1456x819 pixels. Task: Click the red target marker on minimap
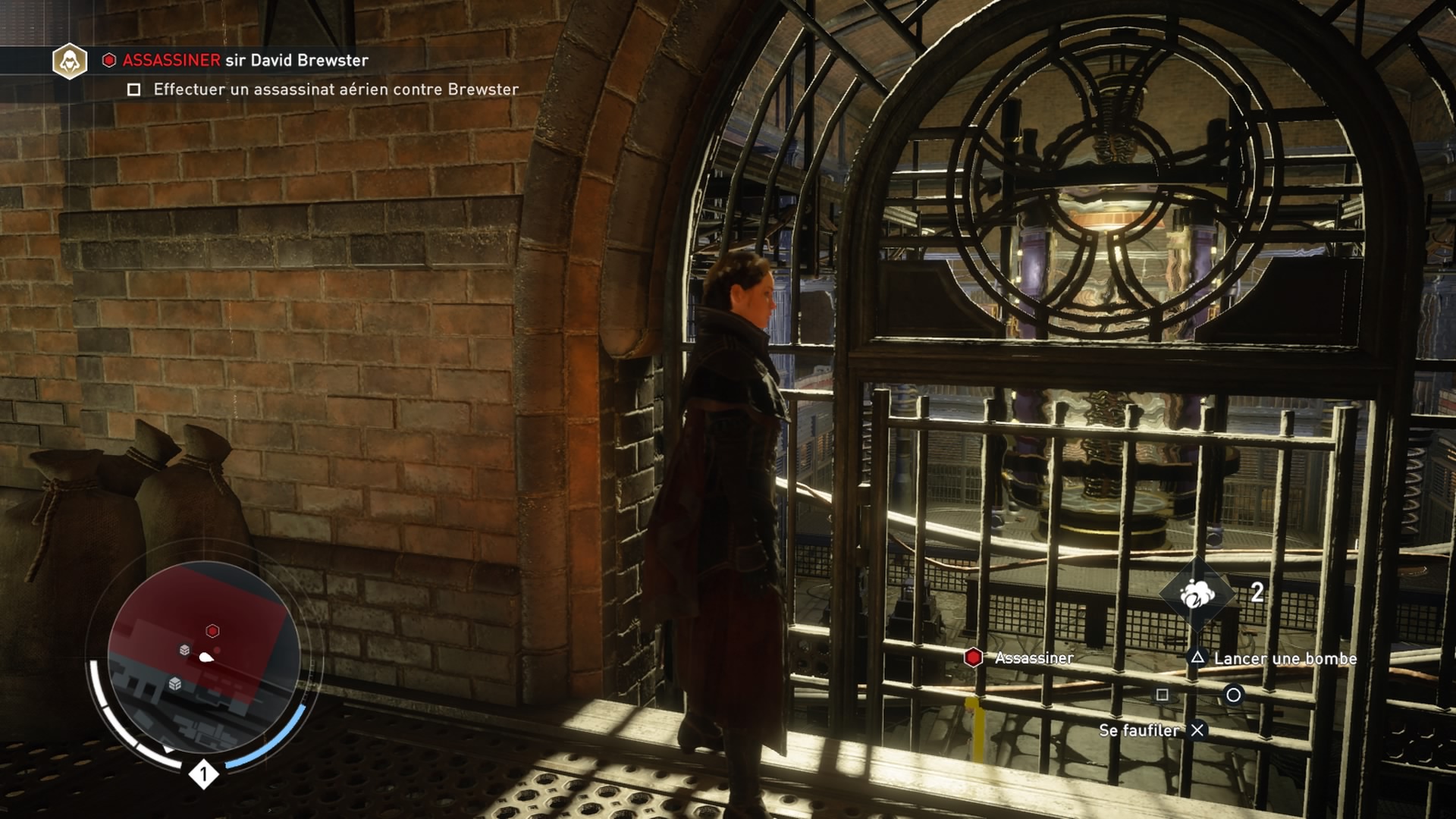212,631
